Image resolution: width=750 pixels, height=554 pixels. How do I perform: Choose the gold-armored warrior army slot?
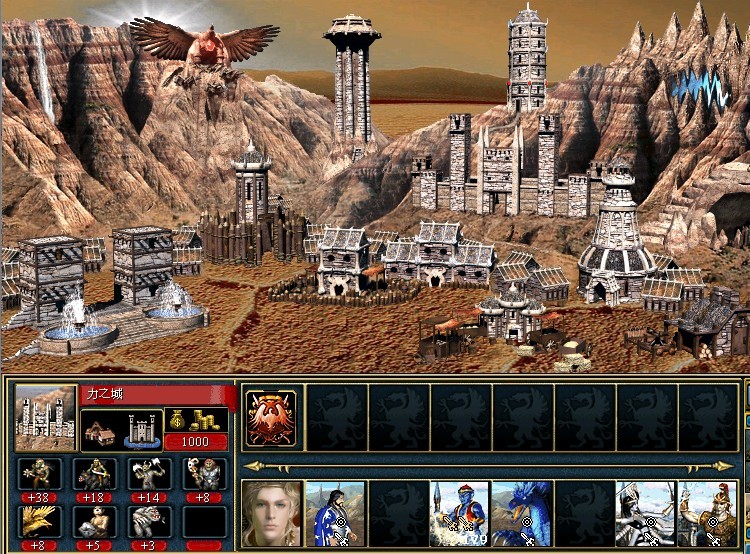[x=707, y=514]
